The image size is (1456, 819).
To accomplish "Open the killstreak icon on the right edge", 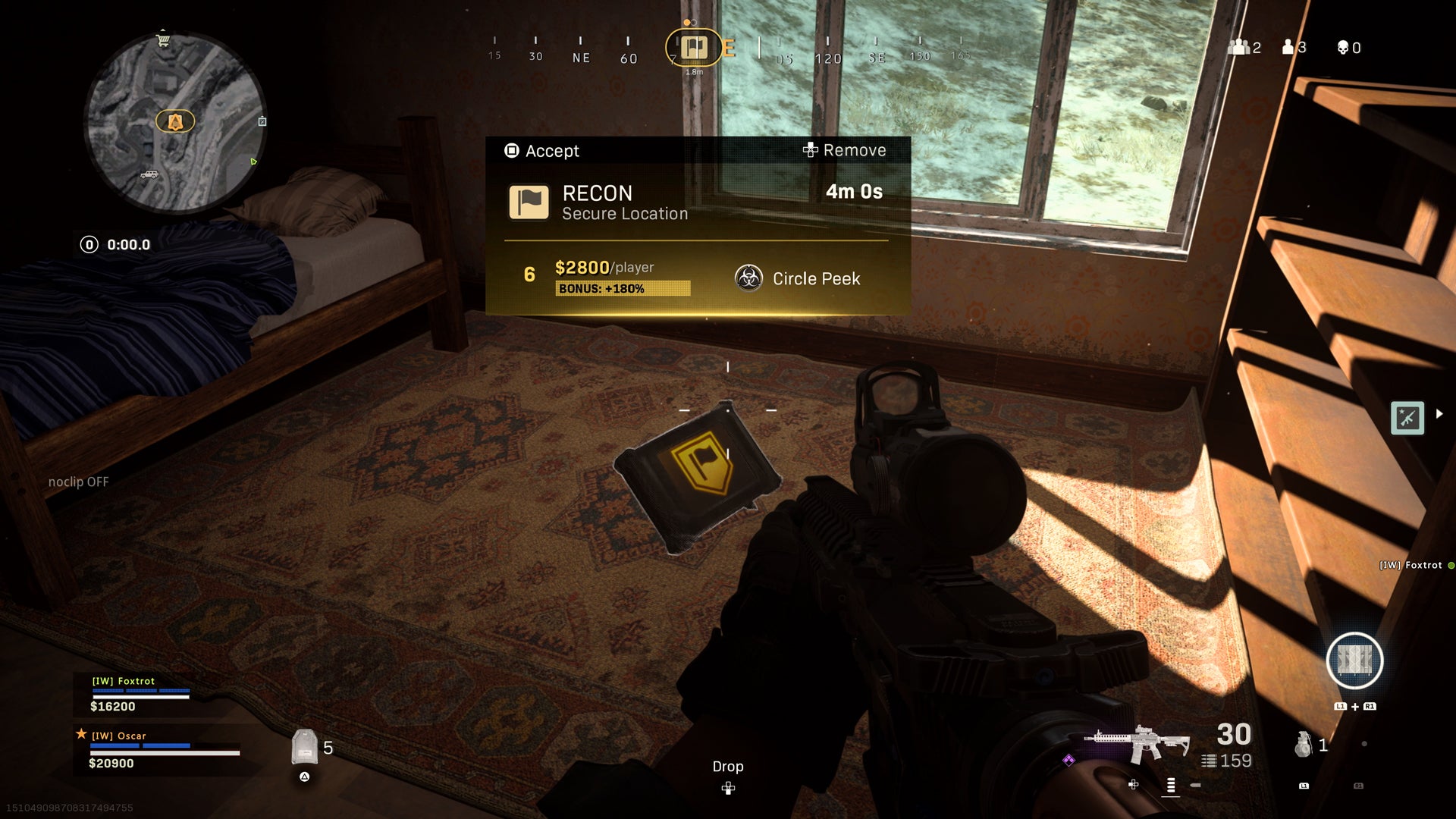I will tap(1407, 418).
